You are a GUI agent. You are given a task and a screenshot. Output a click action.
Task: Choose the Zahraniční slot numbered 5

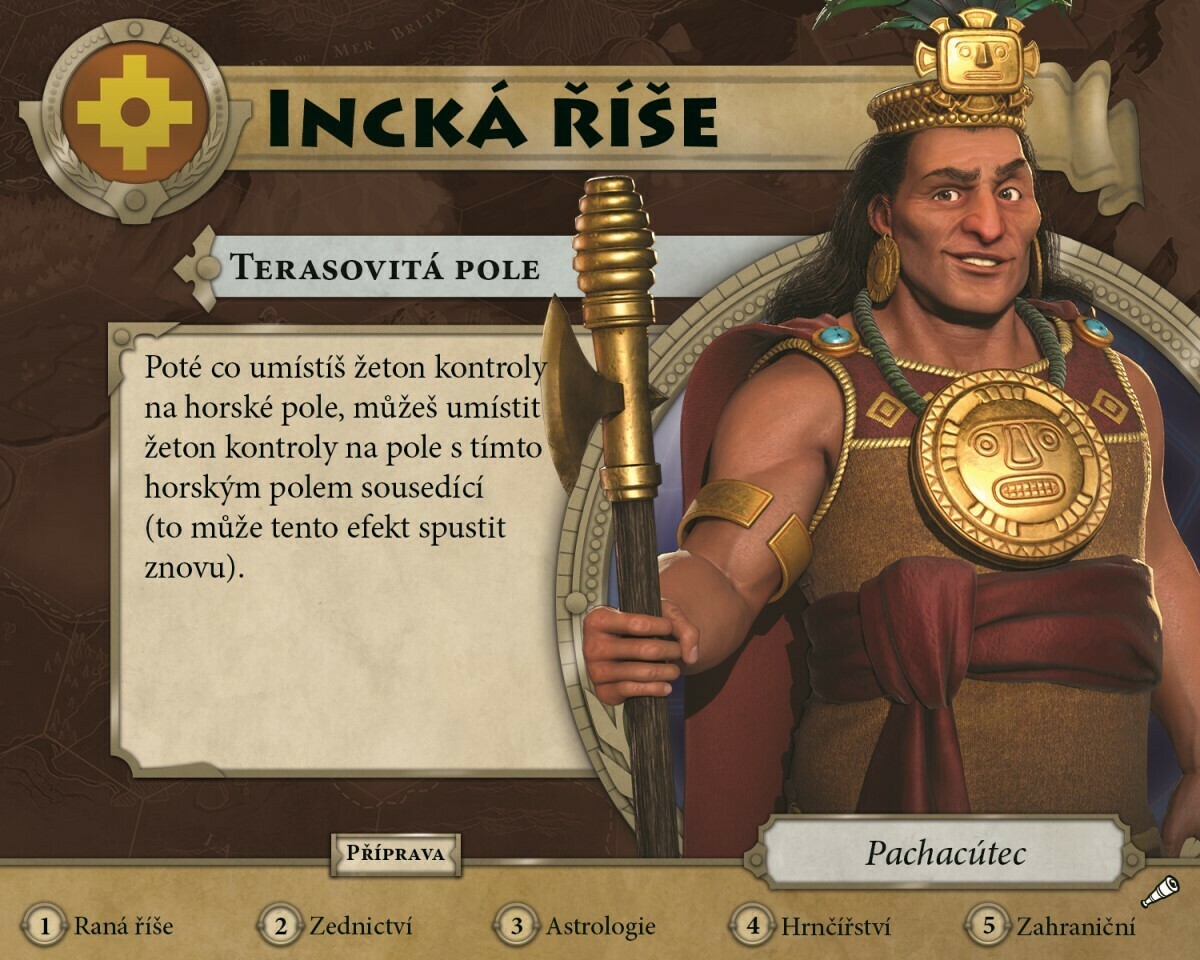pos(1050,926)
